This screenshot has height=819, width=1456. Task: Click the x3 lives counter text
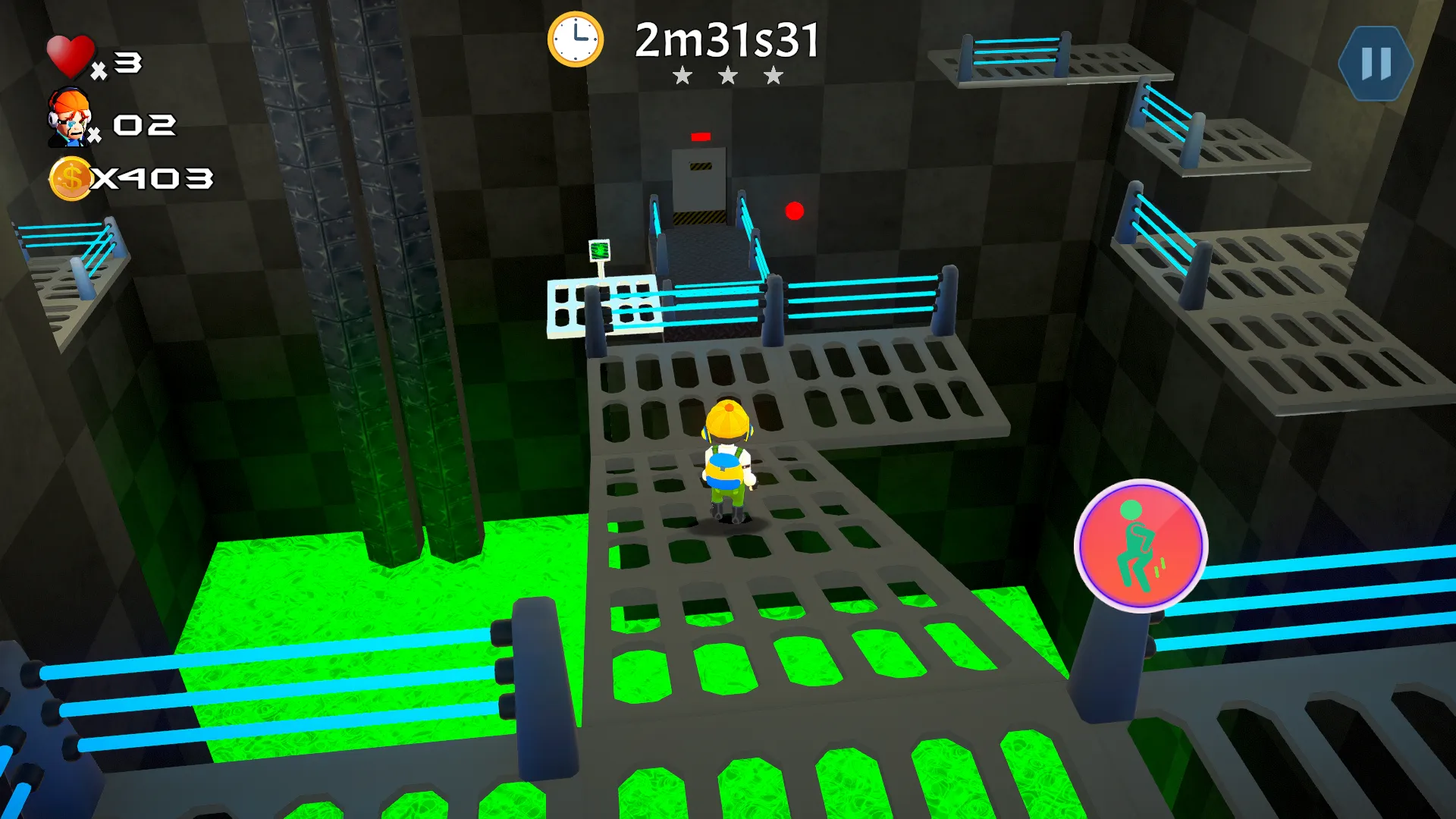(x=120, y=64)
